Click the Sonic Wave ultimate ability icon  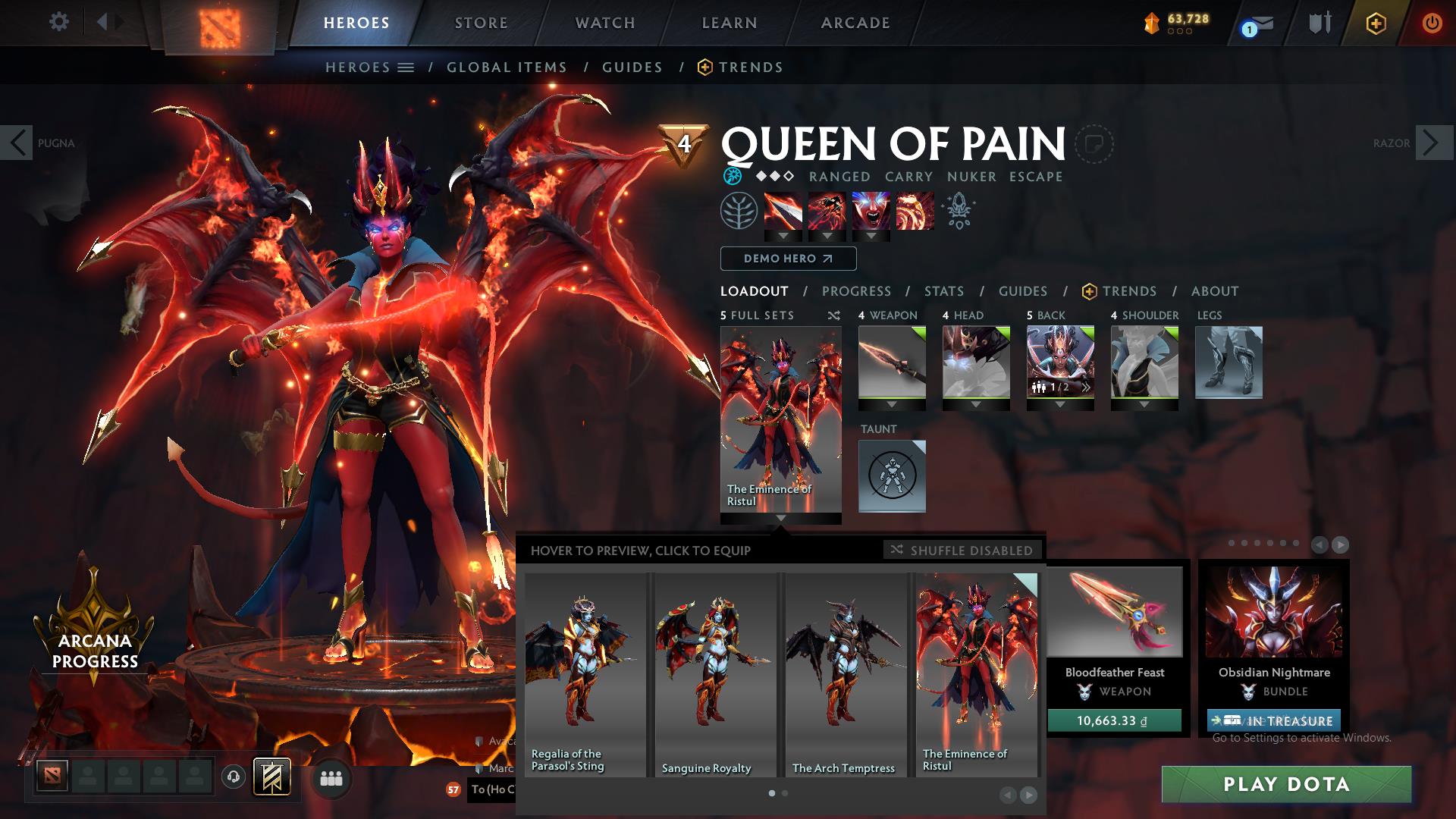click(x=914, y=212)
